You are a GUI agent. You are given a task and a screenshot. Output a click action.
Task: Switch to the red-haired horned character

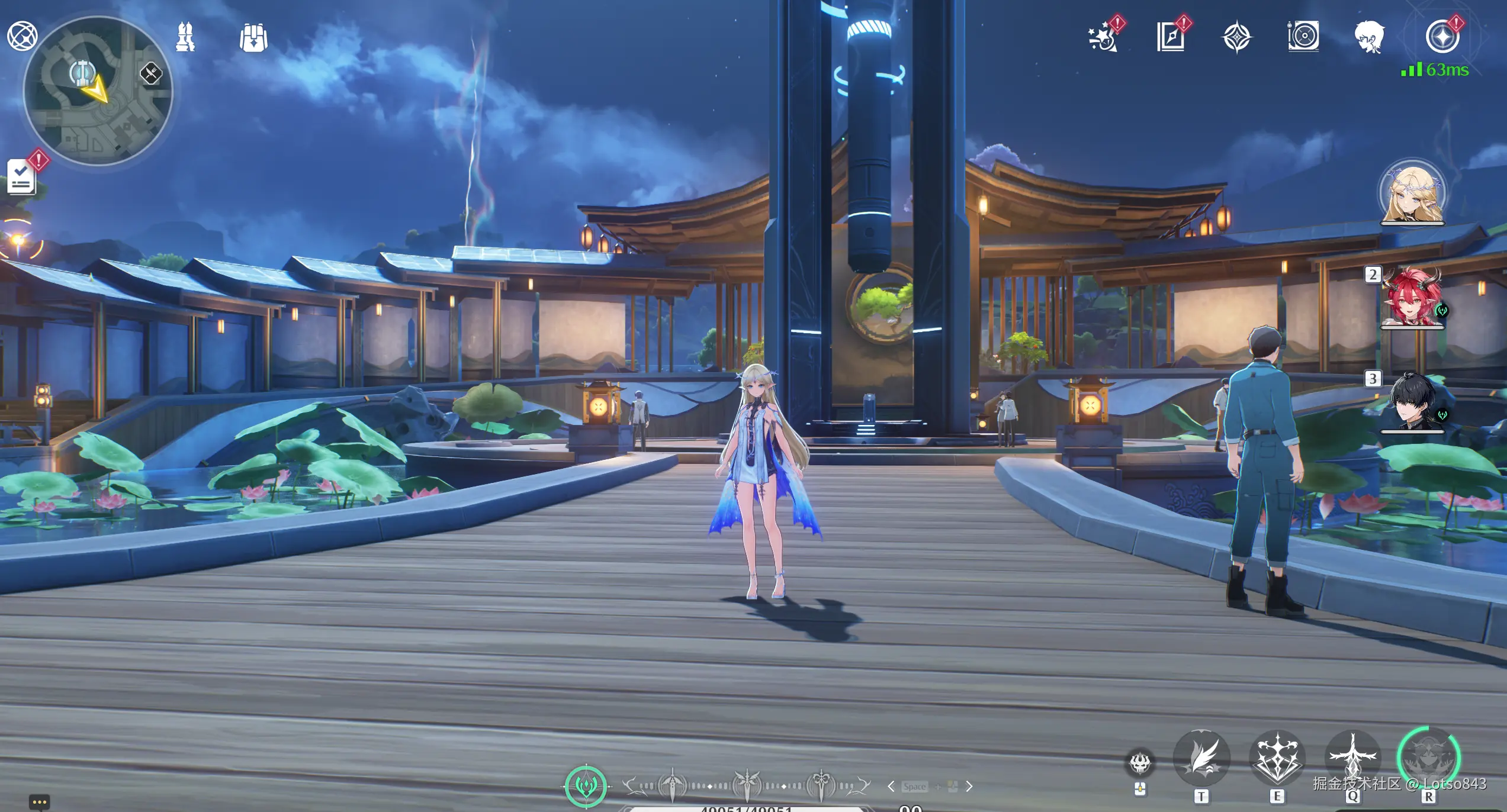pos(1412,297)
